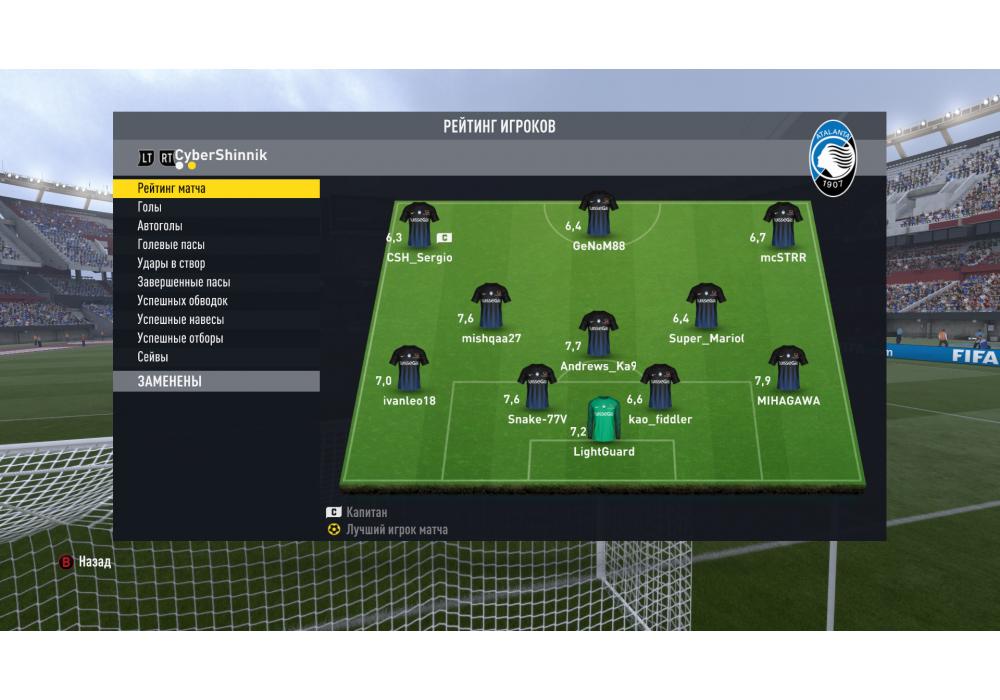Select goalkeeper LightGuard on the pitch
Screen dimensions: 1000x700
tap(604, 420)
